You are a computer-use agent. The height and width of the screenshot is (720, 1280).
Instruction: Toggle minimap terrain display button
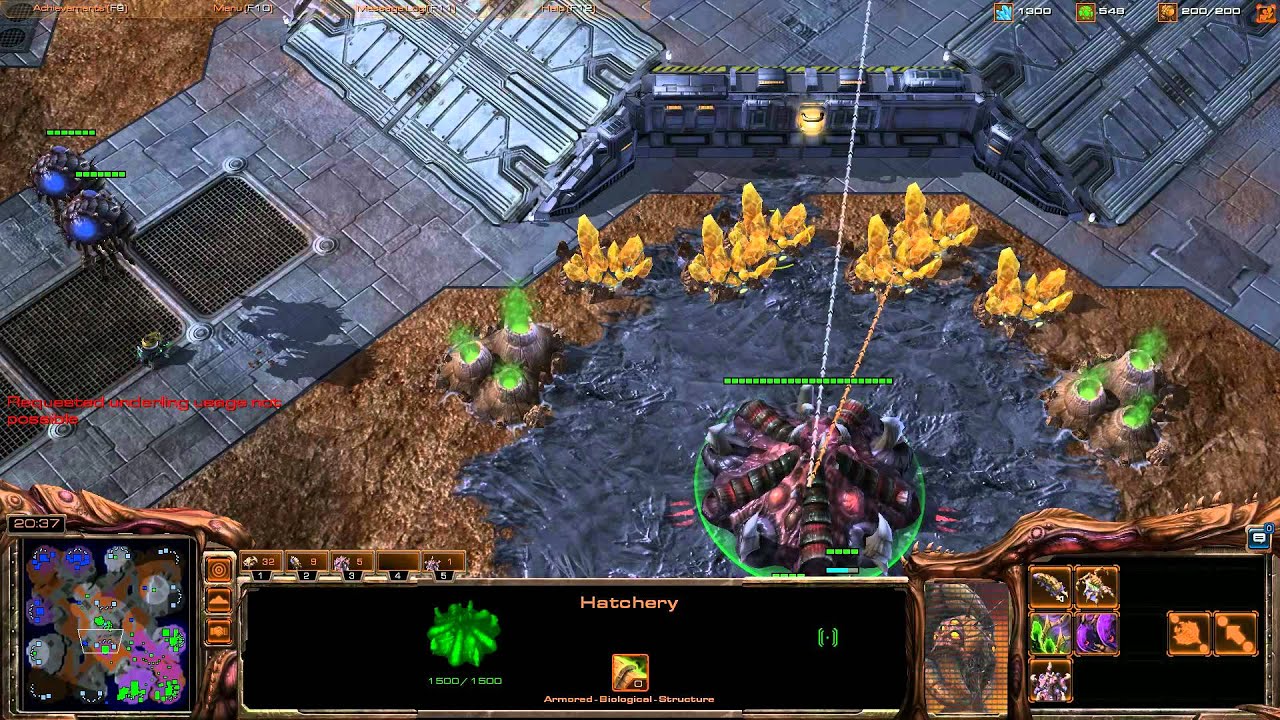click(x=218, y=600)
